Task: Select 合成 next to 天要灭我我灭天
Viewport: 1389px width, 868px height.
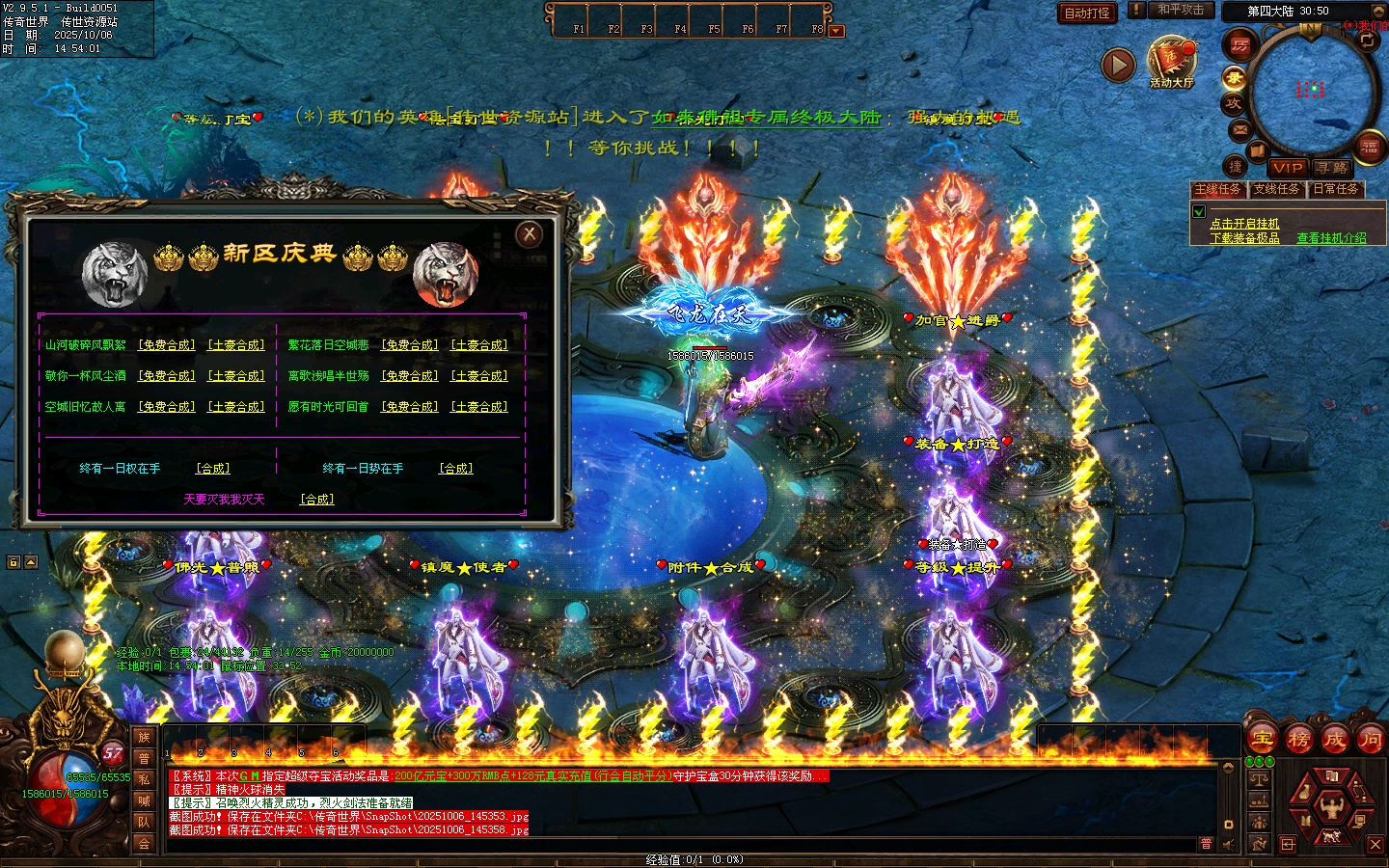Action: 316,500
